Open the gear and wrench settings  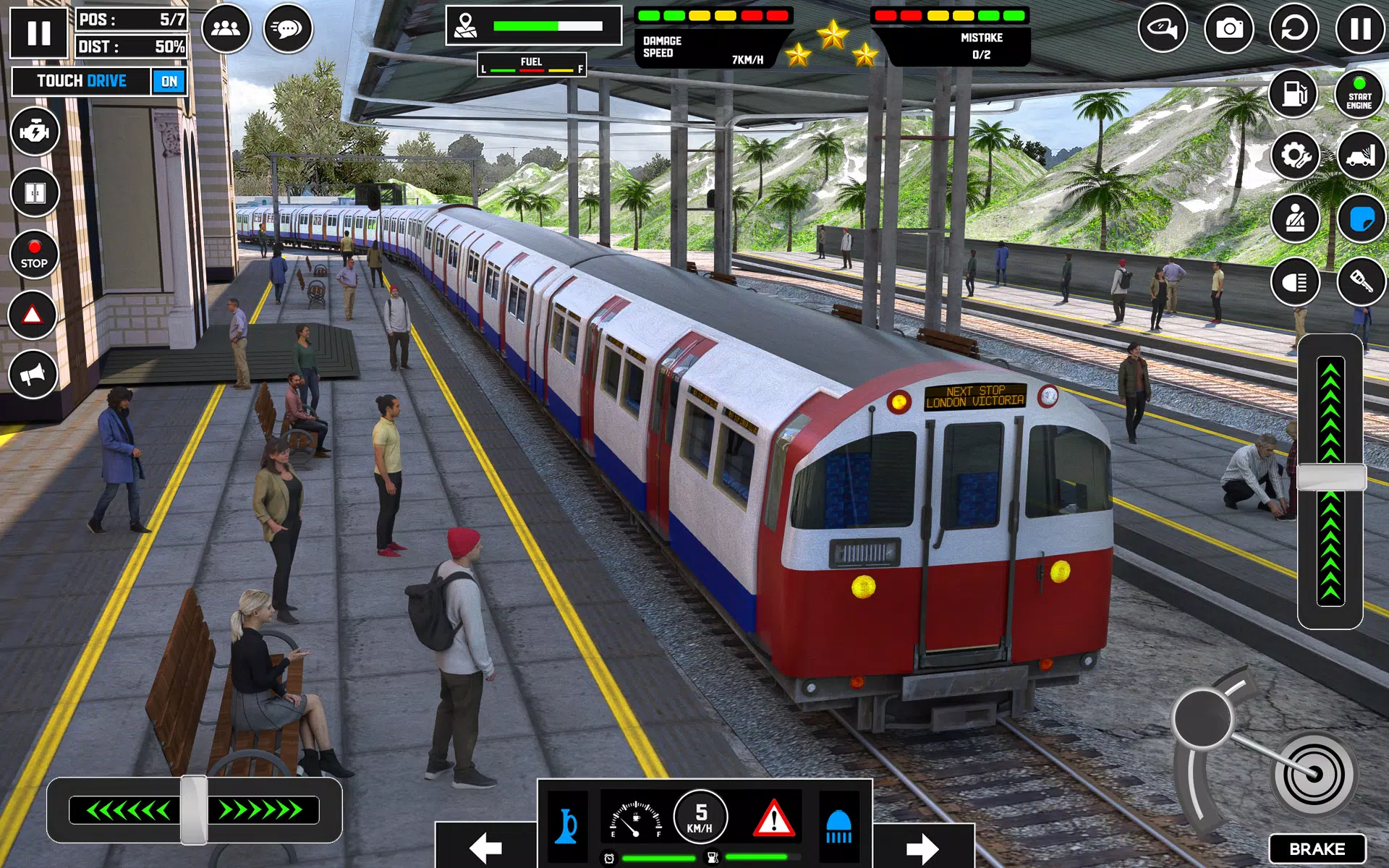[x=1295, y=155]
